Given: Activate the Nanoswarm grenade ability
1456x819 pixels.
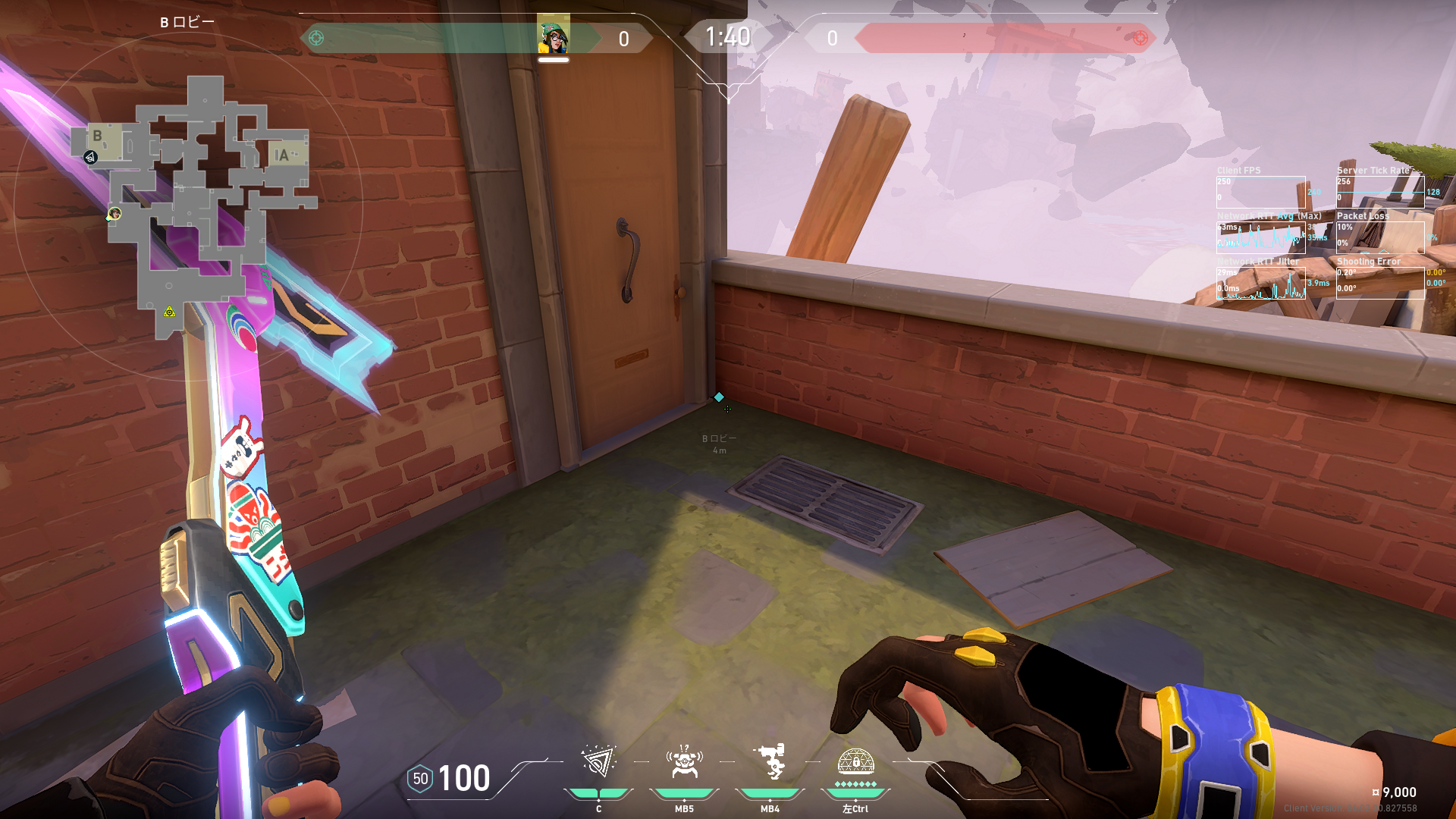Looking at the screenshot, I should coord(598,762).
